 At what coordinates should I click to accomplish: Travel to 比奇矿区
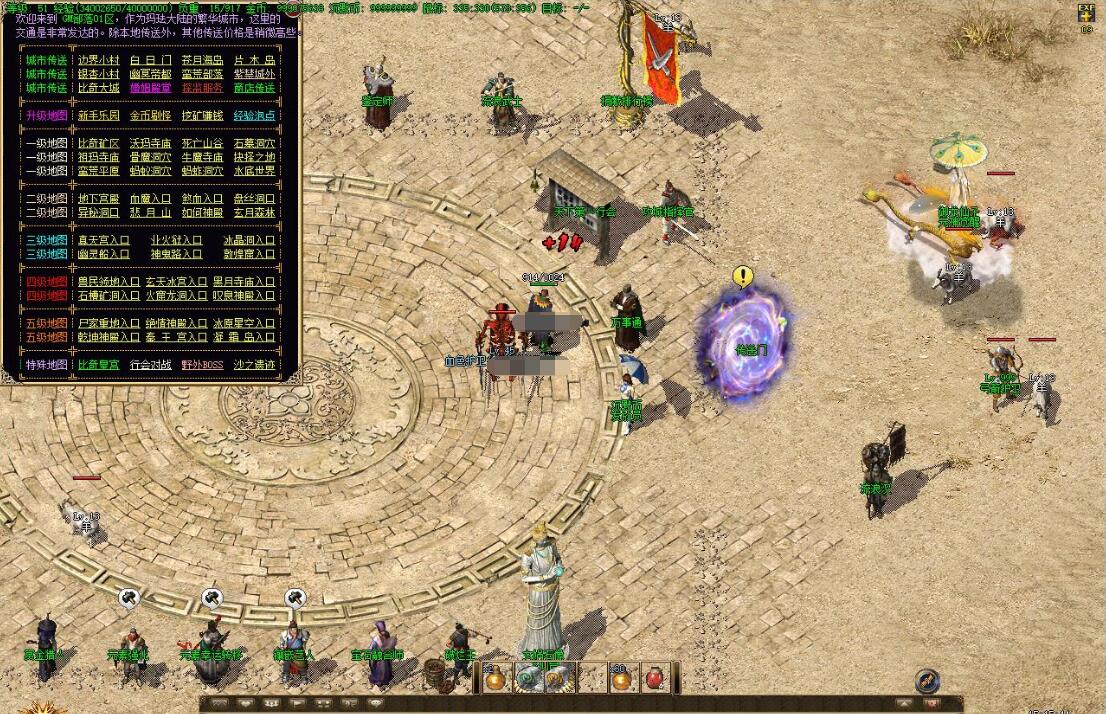click(x=99, y=144)
